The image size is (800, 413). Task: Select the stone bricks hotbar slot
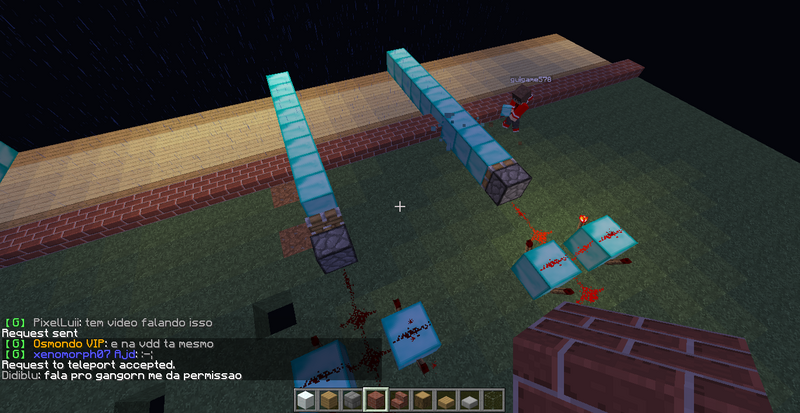click(x=352, y=400)
